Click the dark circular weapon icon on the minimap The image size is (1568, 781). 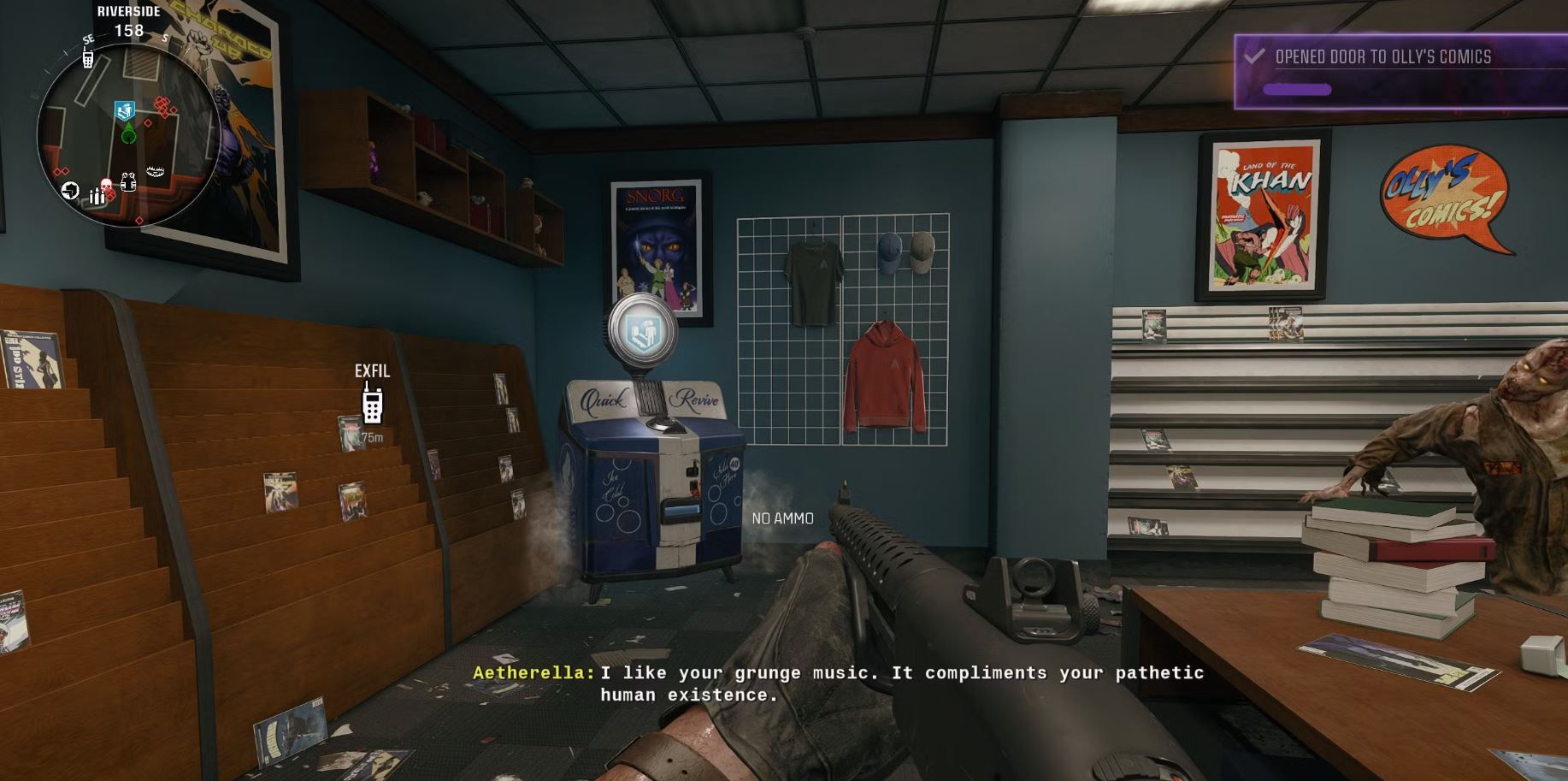click(x=70, y=188)
